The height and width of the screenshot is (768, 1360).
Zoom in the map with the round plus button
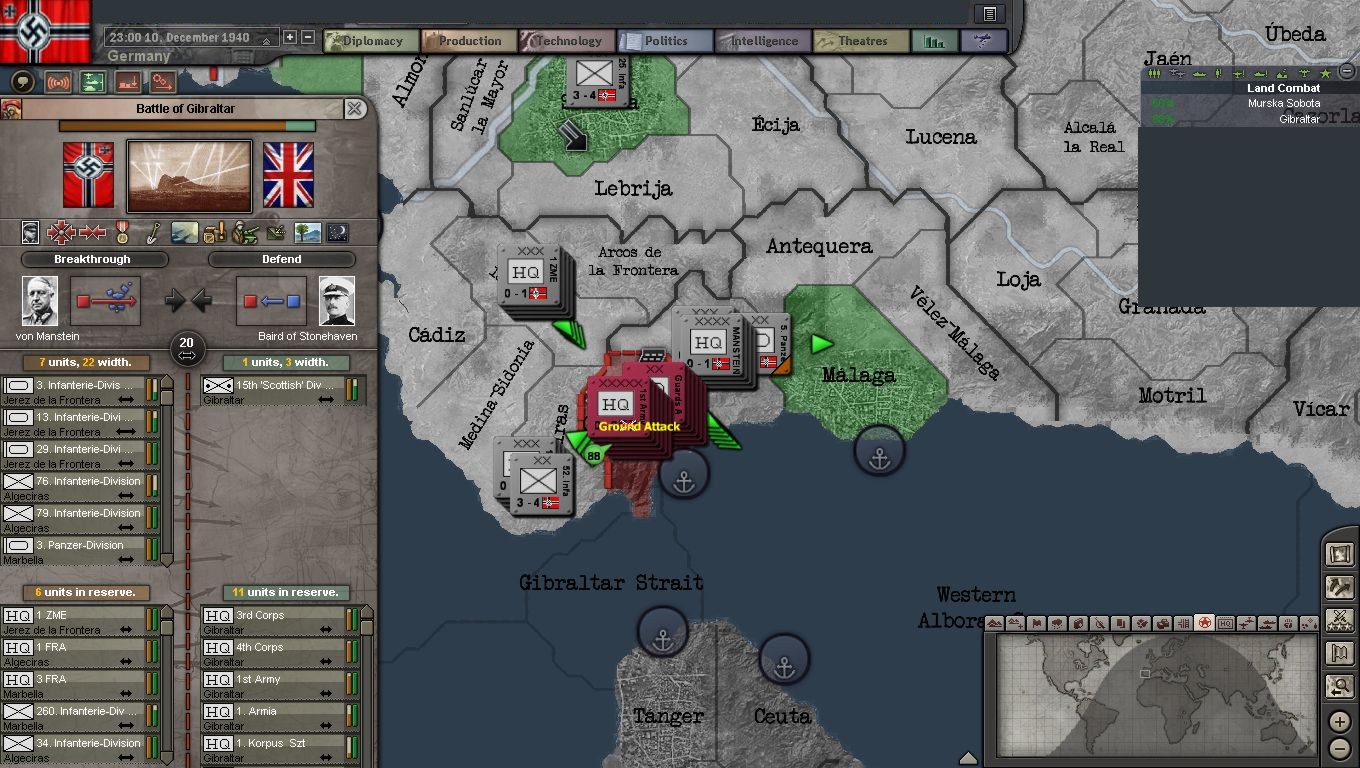(1340, 721)
